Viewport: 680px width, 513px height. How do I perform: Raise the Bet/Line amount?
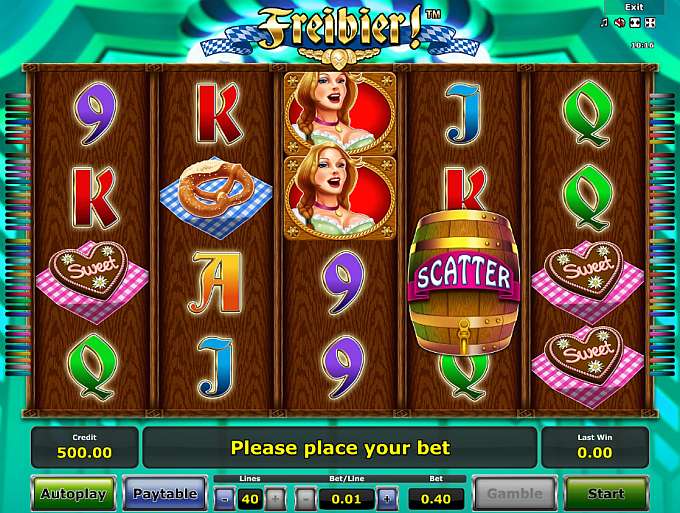[387, 497]
